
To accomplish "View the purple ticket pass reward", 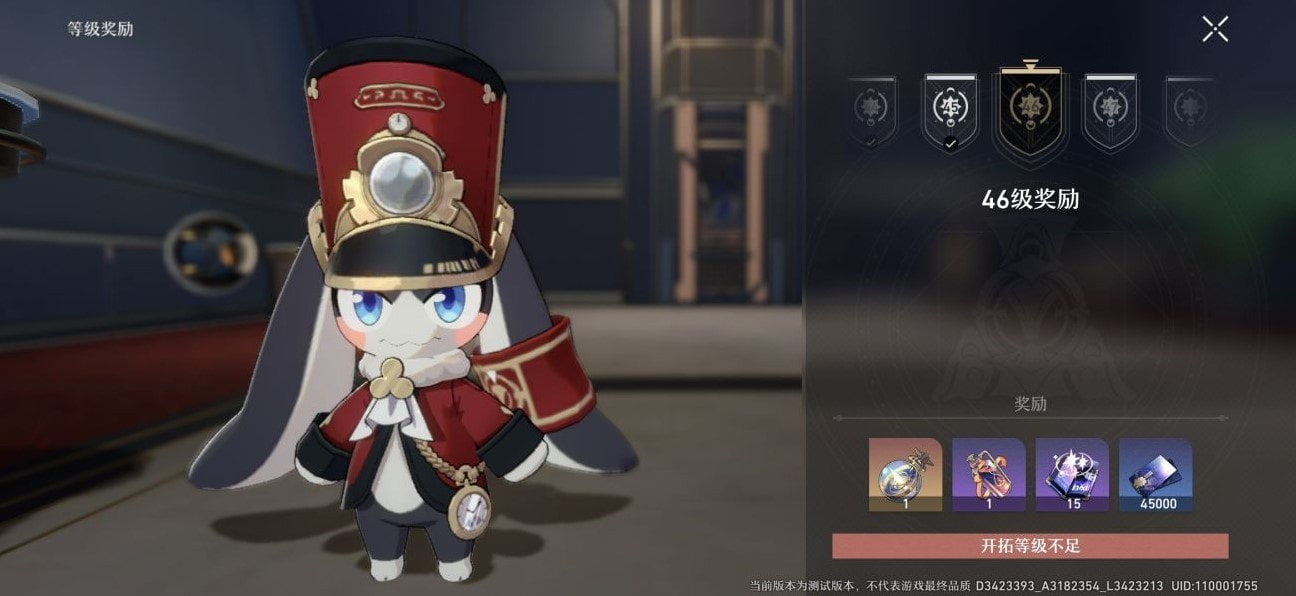I will (988, 474).
